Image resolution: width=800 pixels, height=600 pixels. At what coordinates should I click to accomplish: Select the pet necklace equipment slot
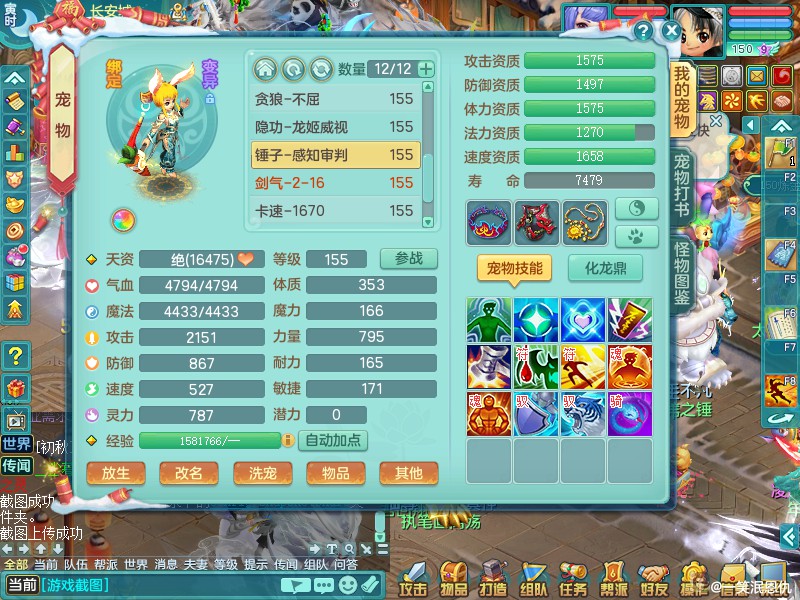[585, 223]
